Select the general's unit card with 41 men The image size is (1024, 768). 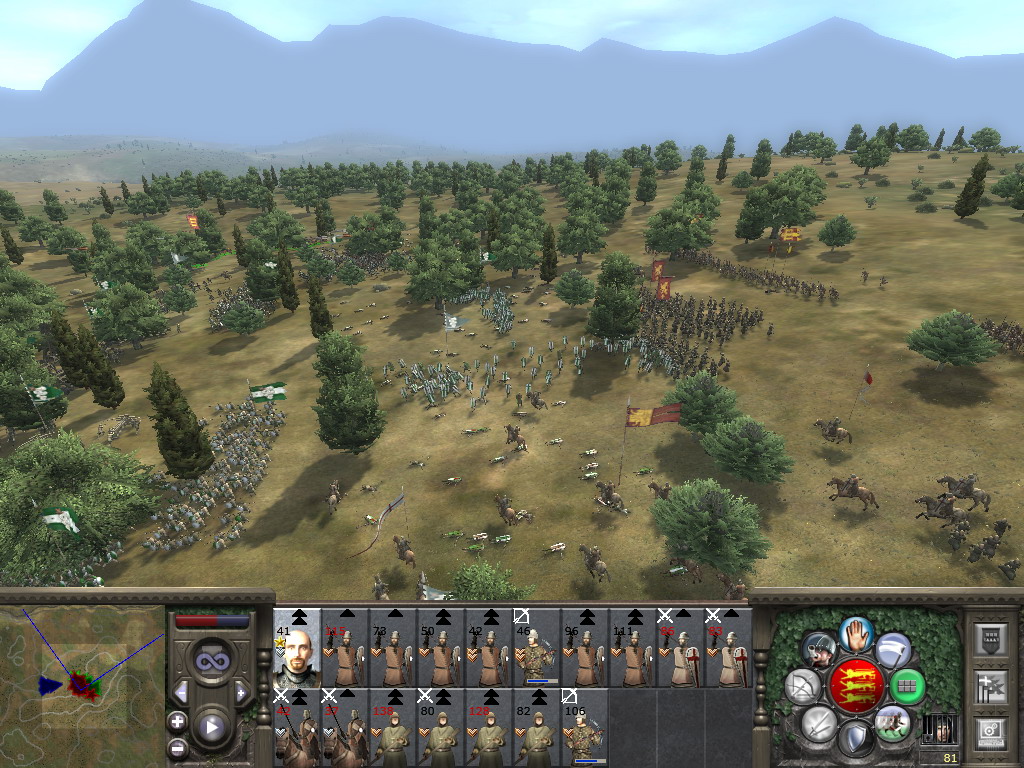point(297,648)
